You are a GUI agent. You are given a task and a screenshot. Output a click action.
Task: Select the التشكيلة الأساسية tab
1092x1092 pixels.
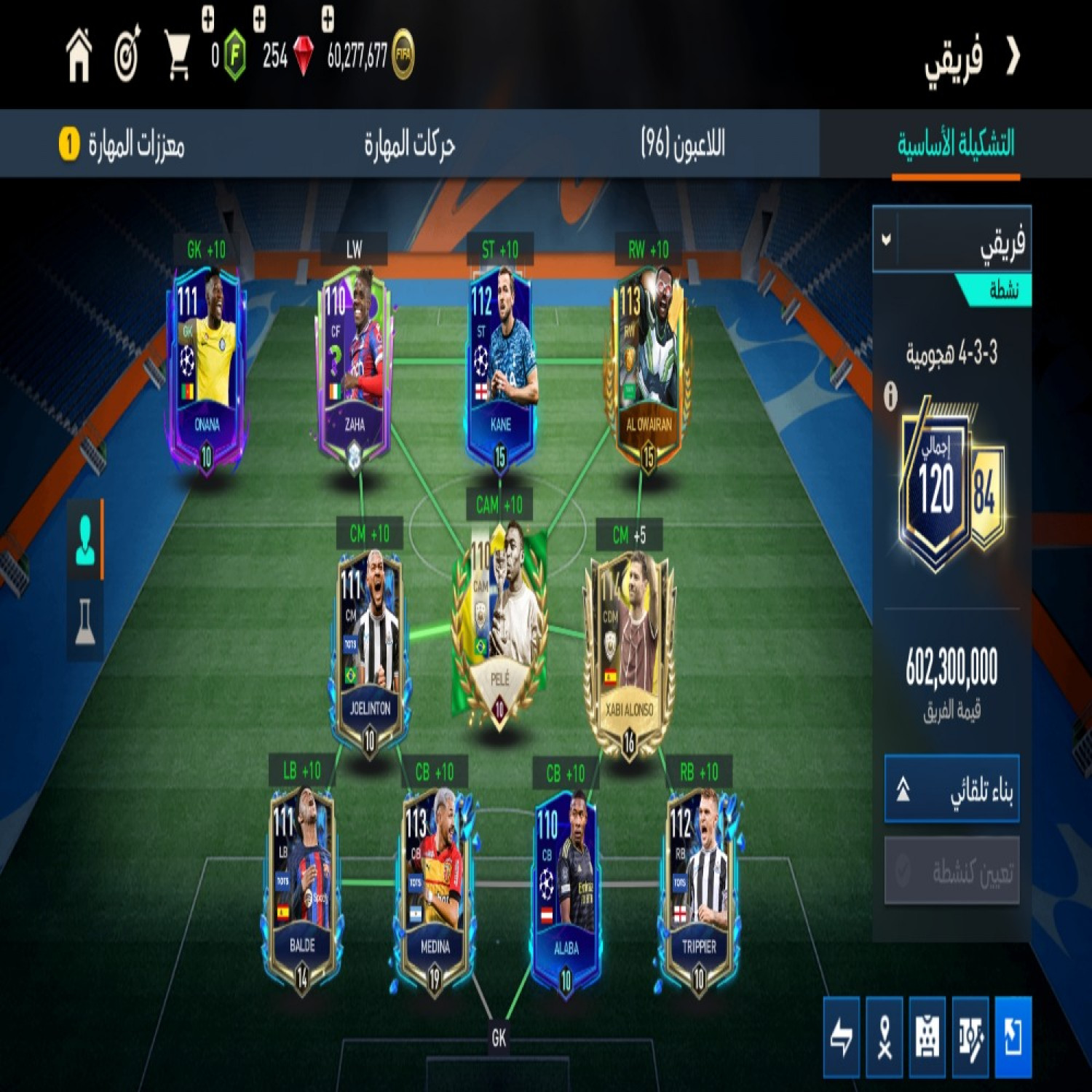pyautogui.click(x=955, y=144)
